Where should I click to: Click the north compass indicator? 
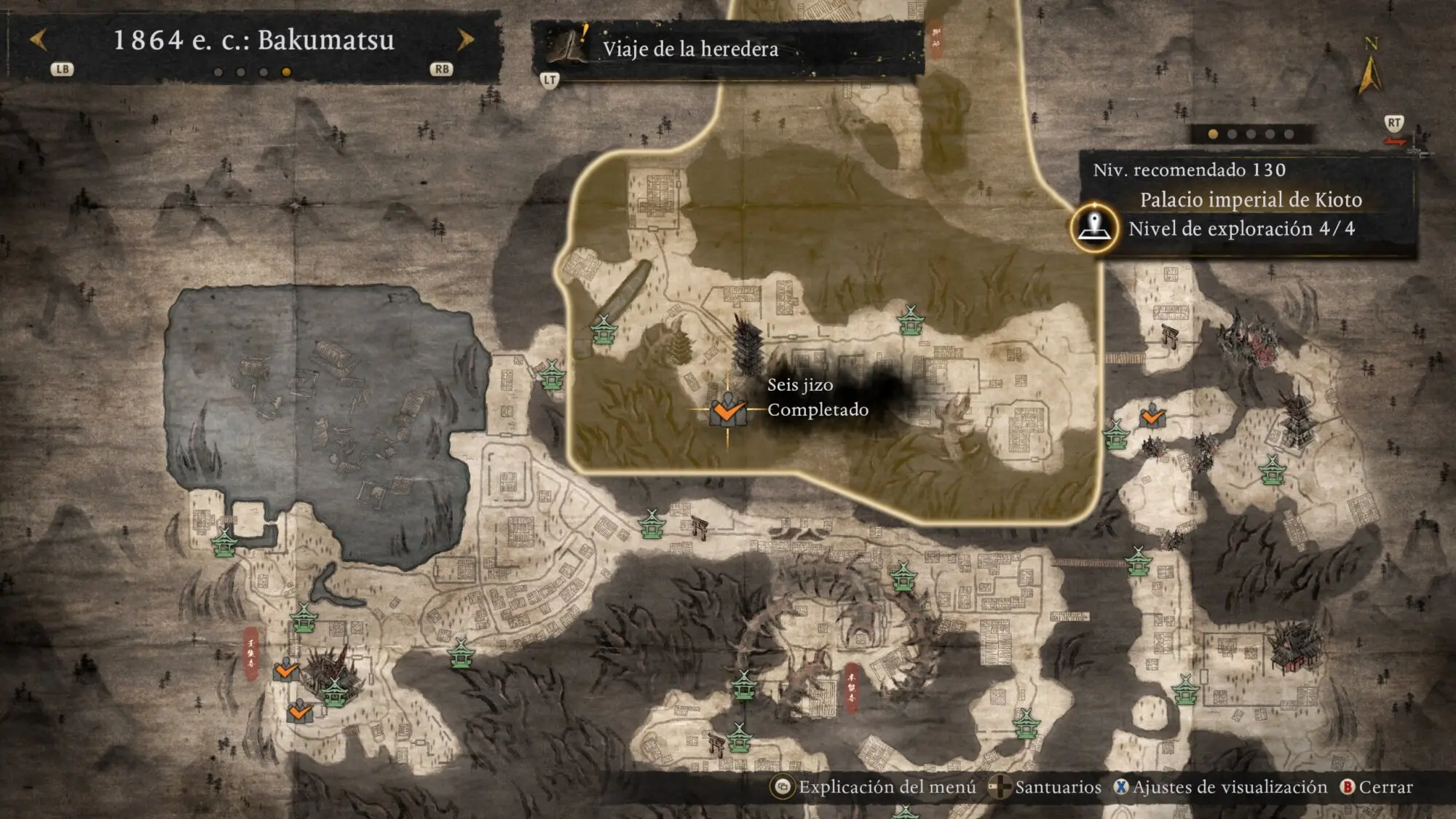(1370, 69)
